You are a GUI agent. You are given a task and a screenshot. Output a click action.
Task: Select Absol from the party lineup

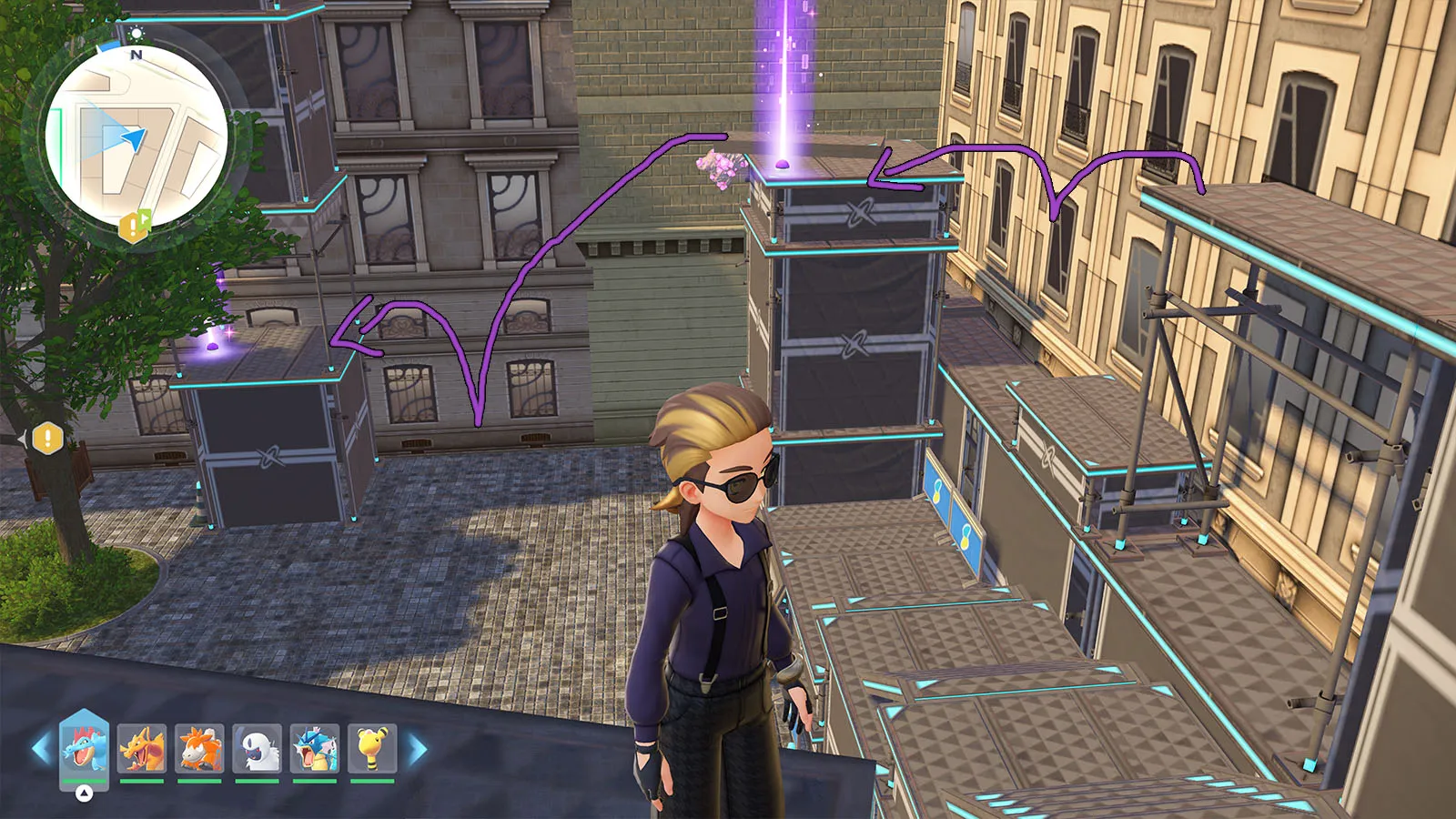pos(258,748)
